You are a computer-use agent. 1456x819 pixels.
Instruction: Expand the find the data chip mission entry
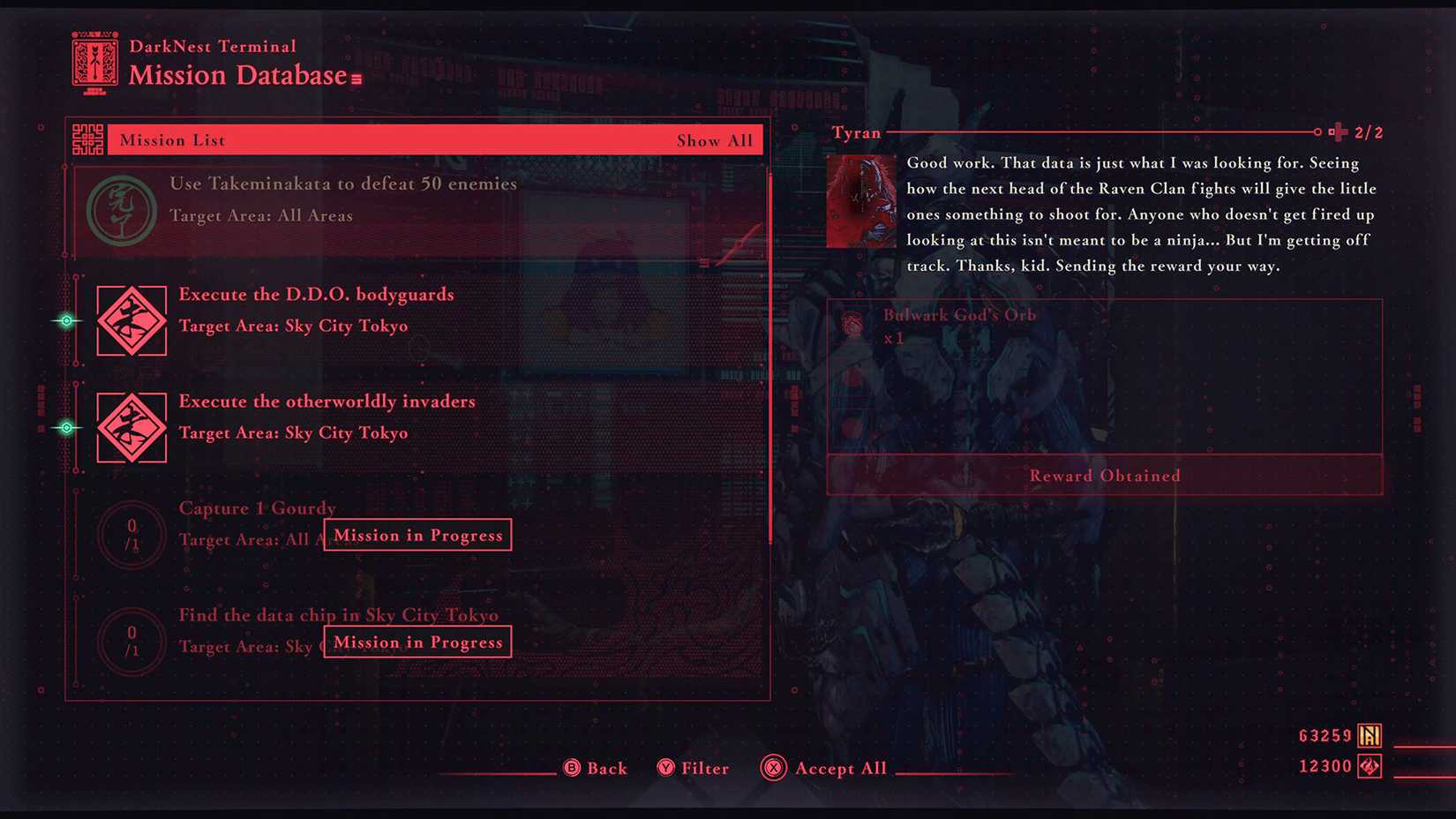tap(340, 615)
